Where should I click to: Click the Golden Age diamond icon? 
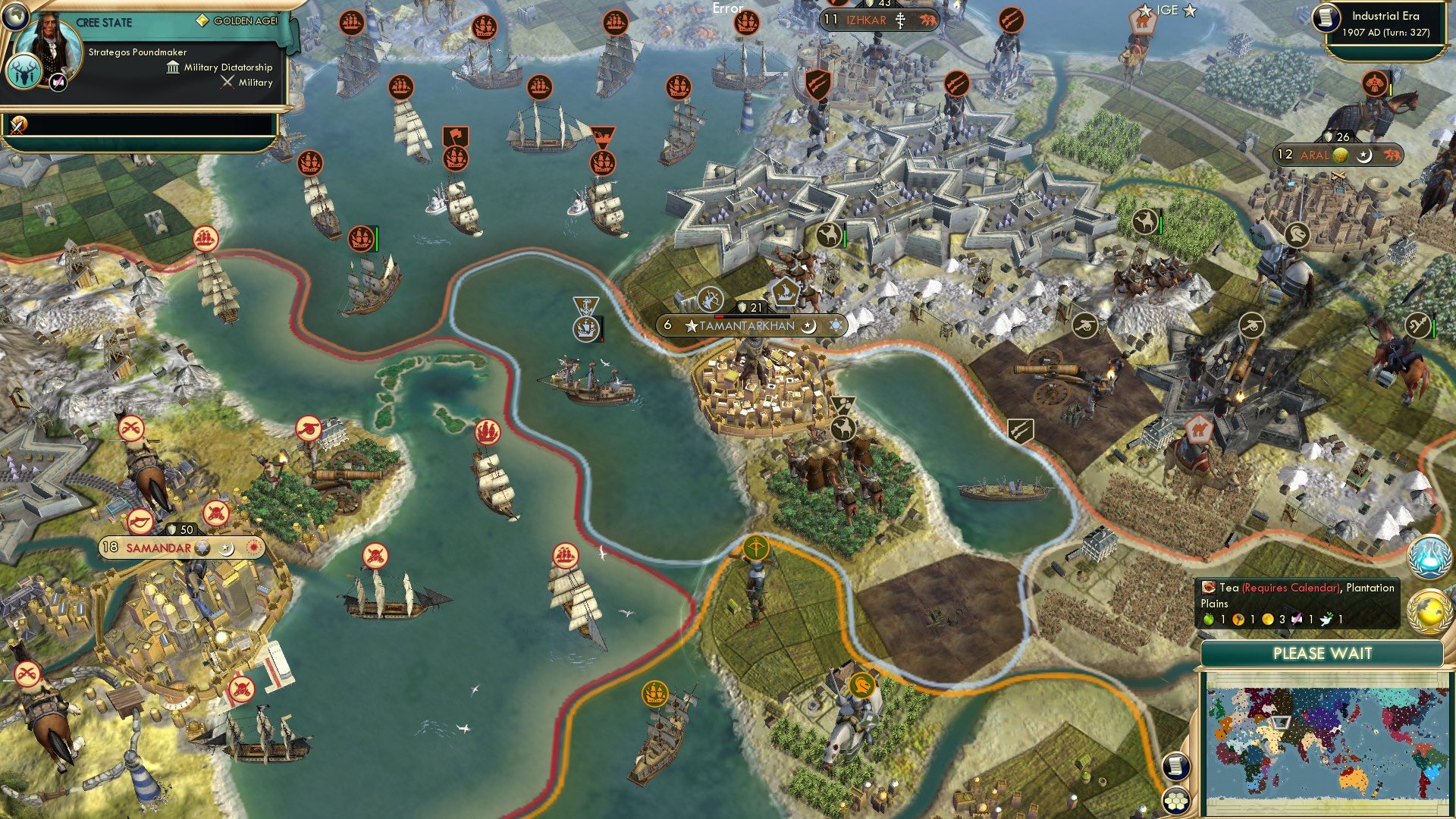(203, 20)
